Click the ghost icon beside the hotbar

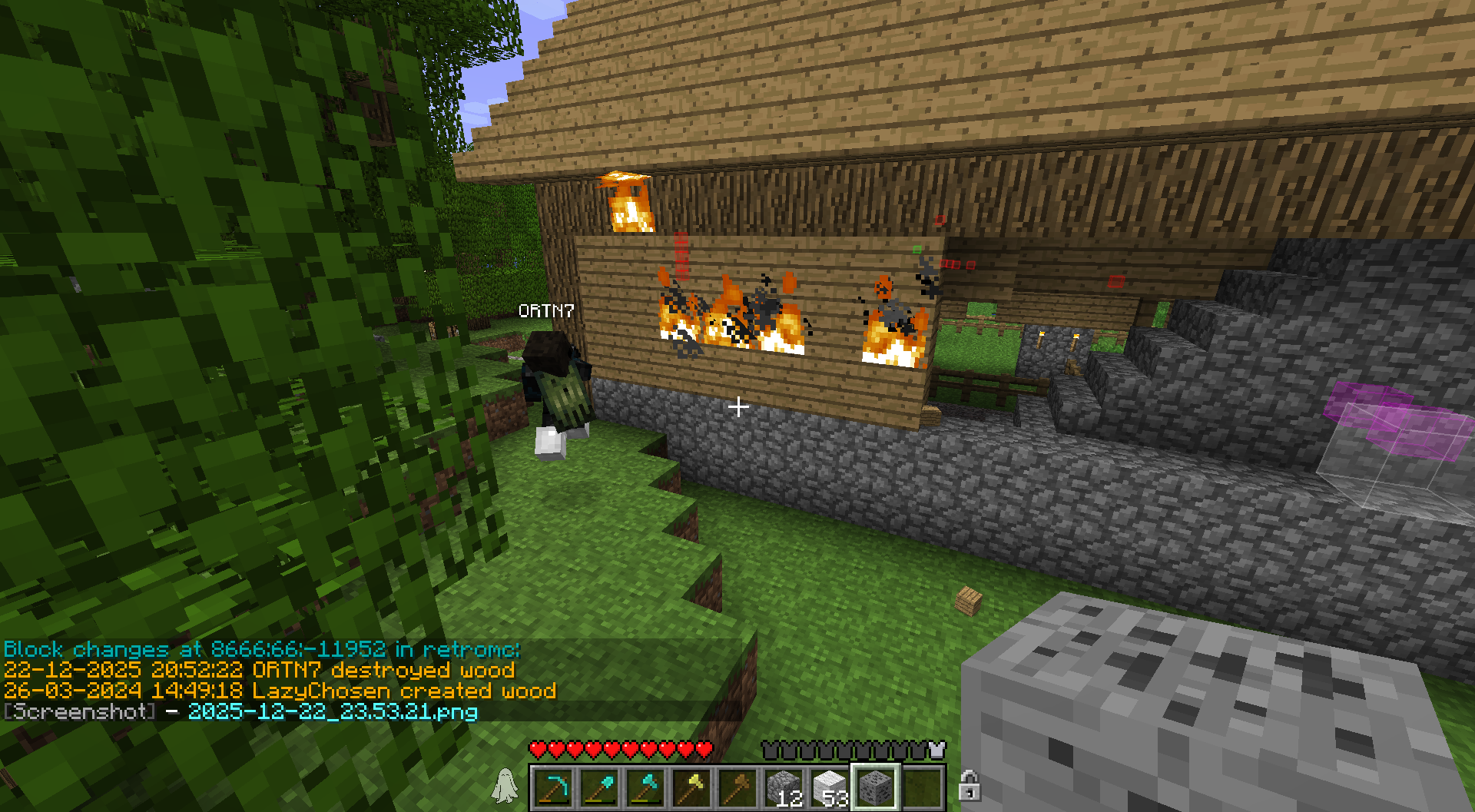point(505,786)
